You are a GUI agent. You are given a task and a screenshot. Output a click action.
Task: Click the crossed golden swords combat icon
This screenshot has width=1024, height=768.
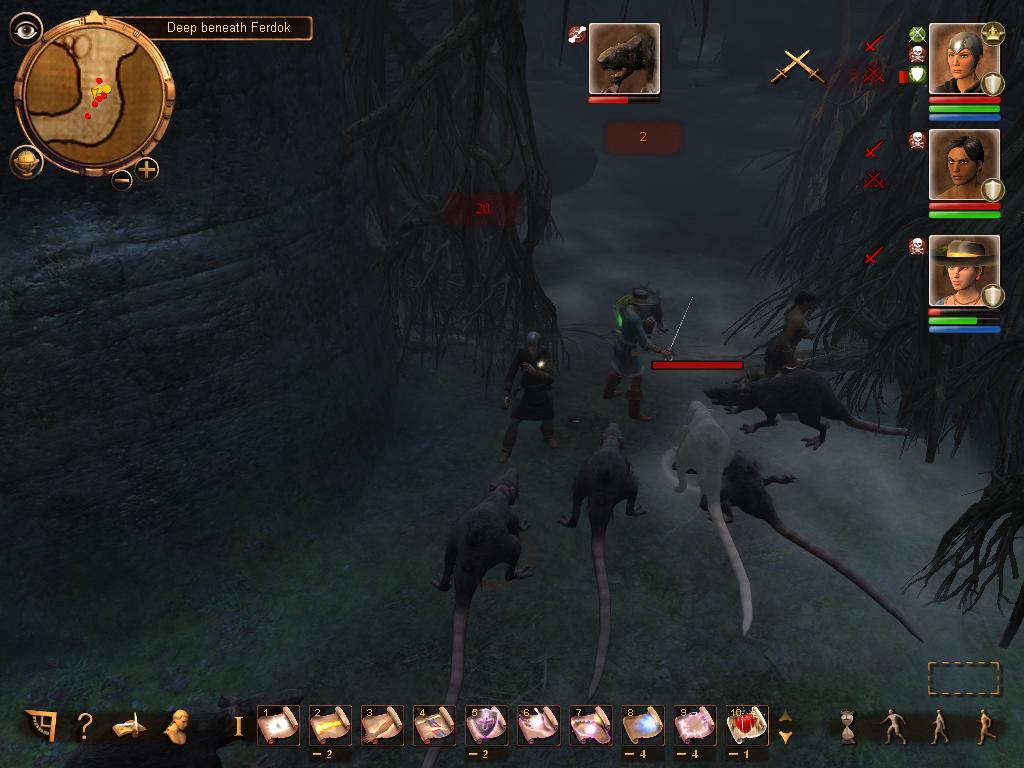pyautogui.click(x=797, y=66)
